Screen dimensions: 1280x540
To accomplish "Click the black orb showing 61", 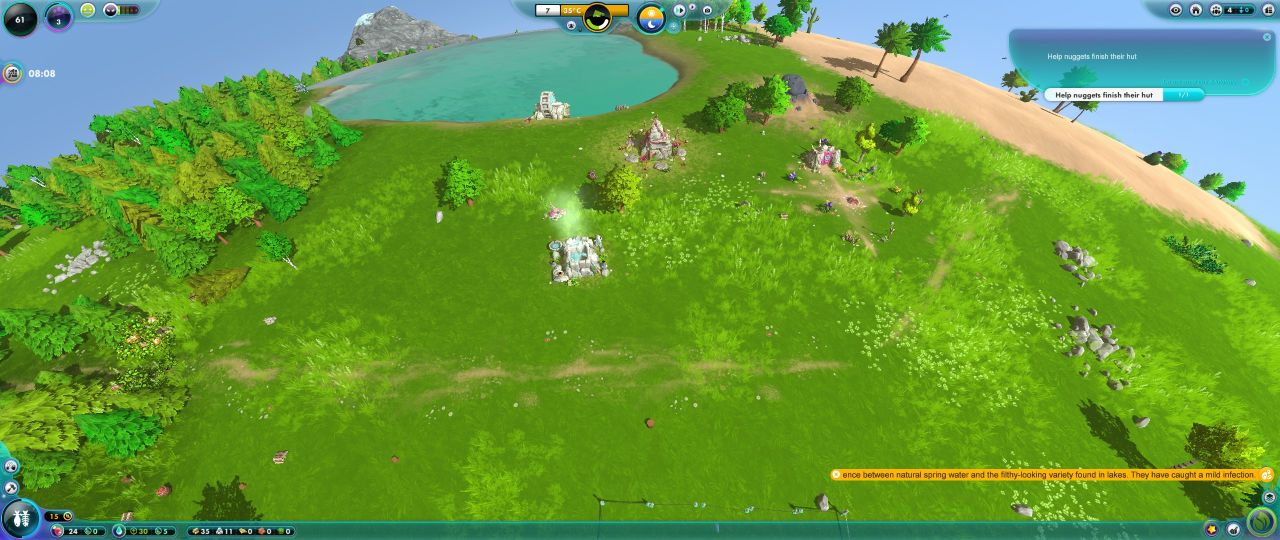I will coord(19,18).
